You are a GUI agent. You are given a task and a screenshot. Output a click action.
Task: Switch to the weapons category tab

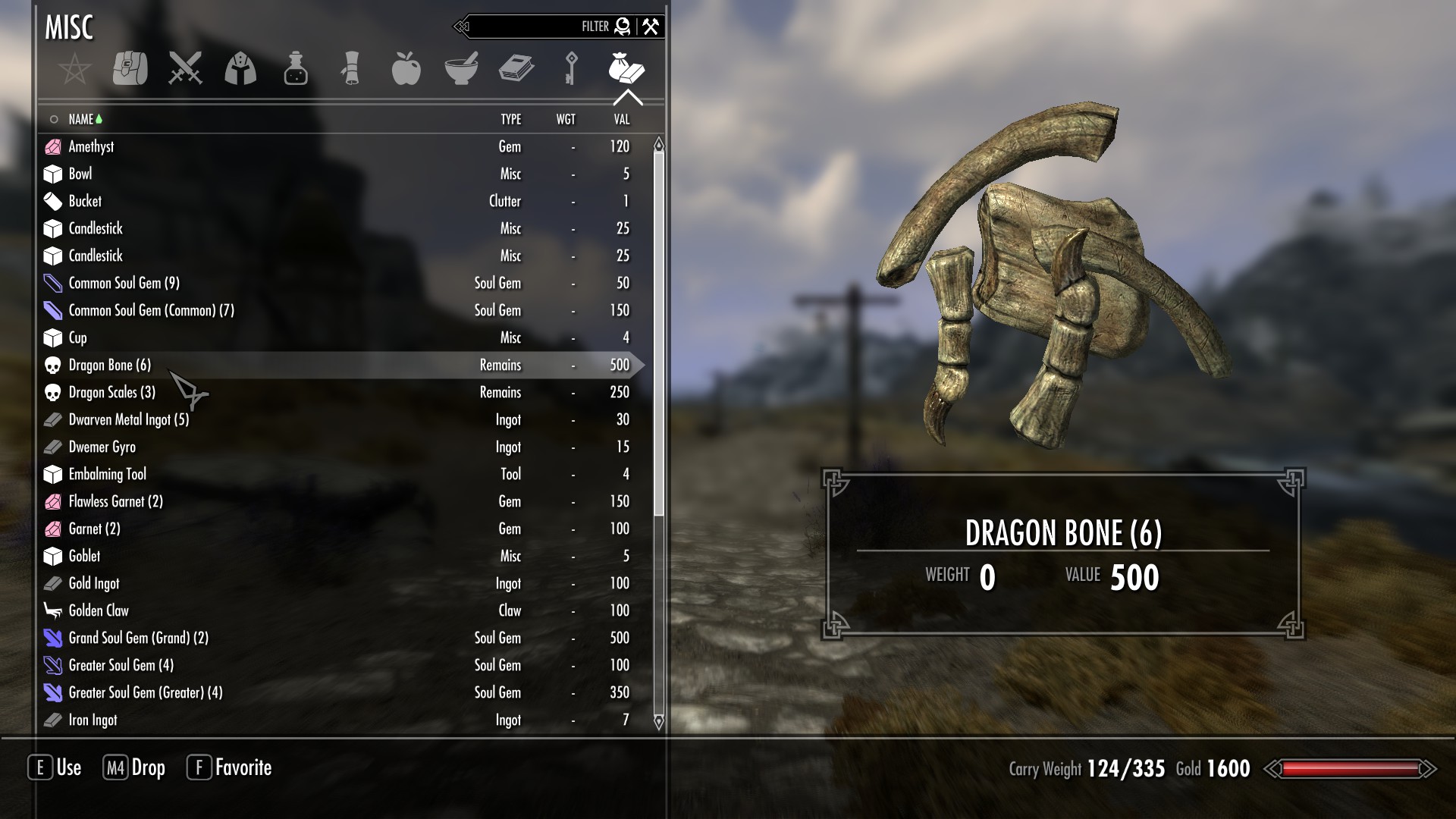pos(185,69)
